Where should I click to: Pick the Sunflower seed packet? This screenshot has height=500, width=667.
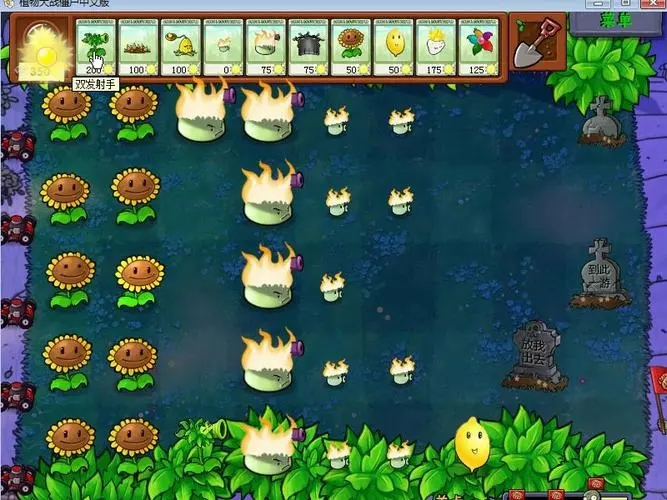(x=351, y=47)
